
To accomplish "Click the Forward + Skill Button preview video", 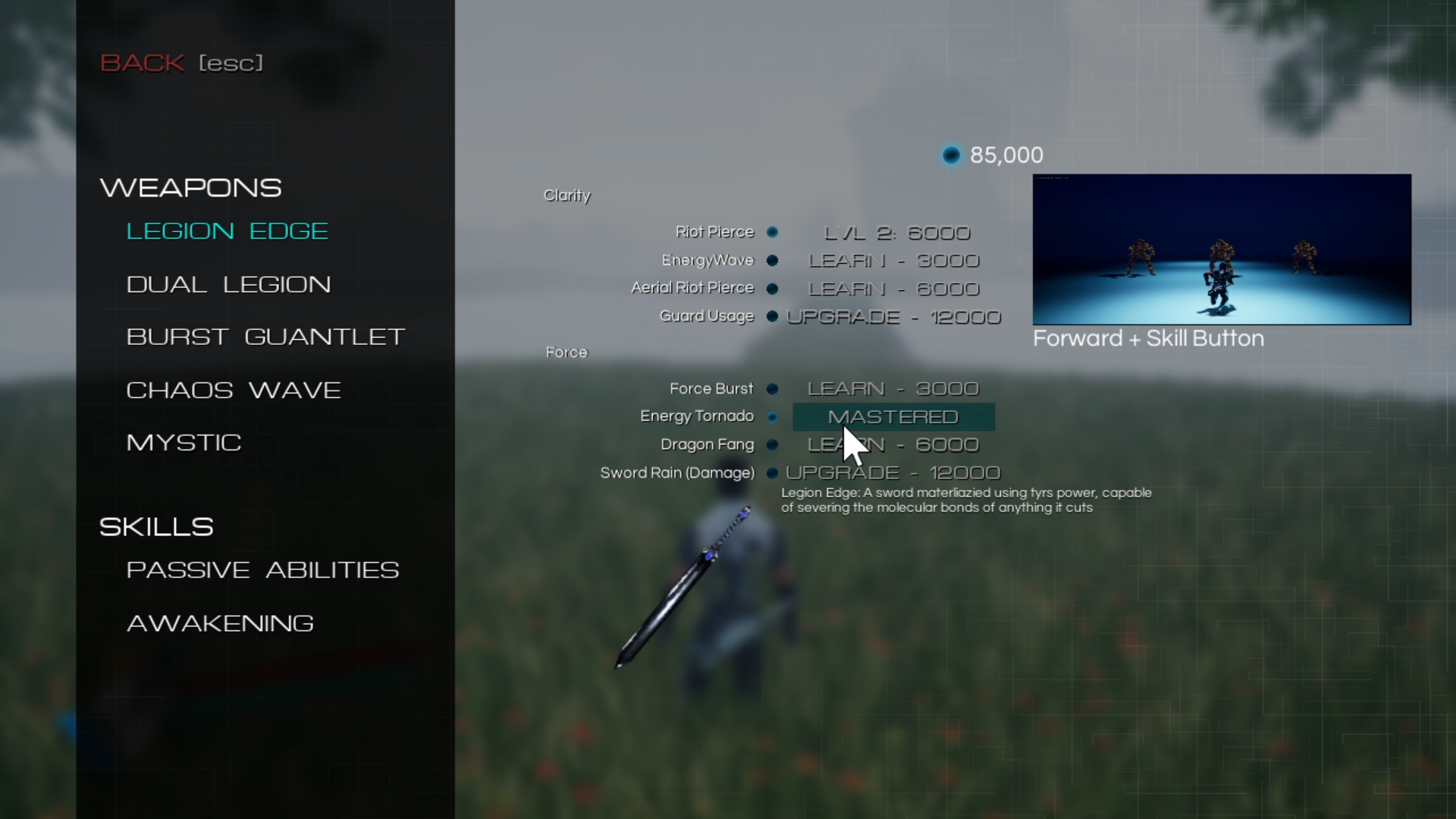I will (x=1222, y=249).
